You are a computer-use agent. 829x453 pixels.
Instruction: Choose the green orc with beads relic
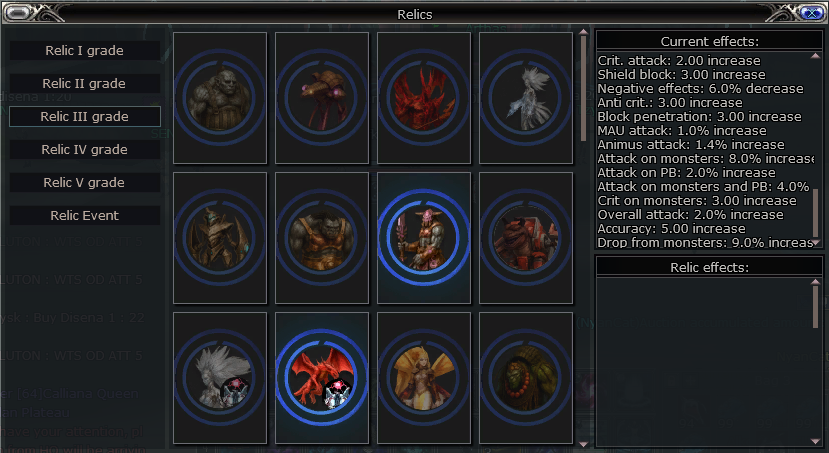click(x=526, y=378)
